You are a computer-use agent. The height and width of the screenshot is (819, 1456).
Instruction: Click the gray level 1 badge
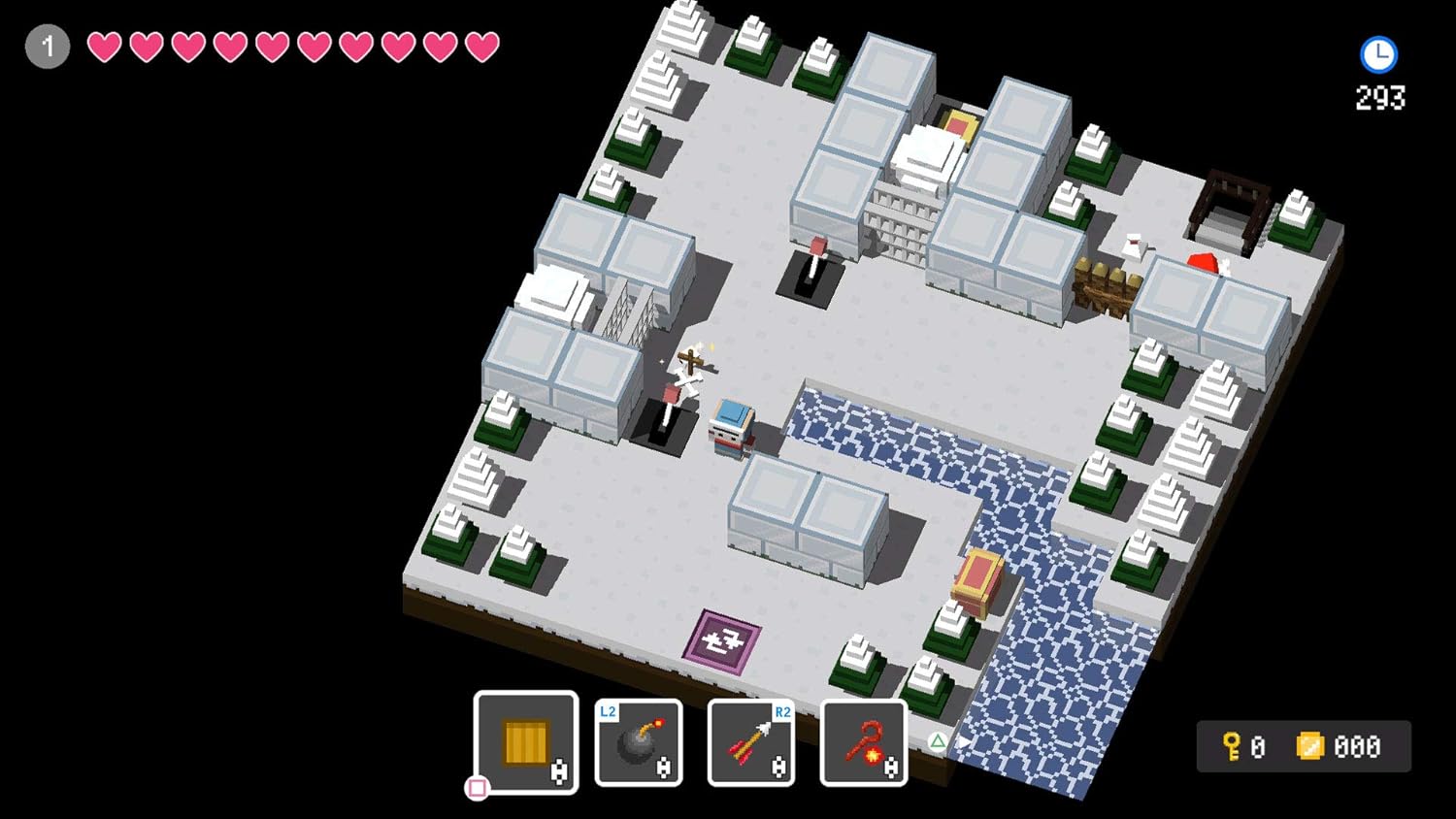pos(48,46)
